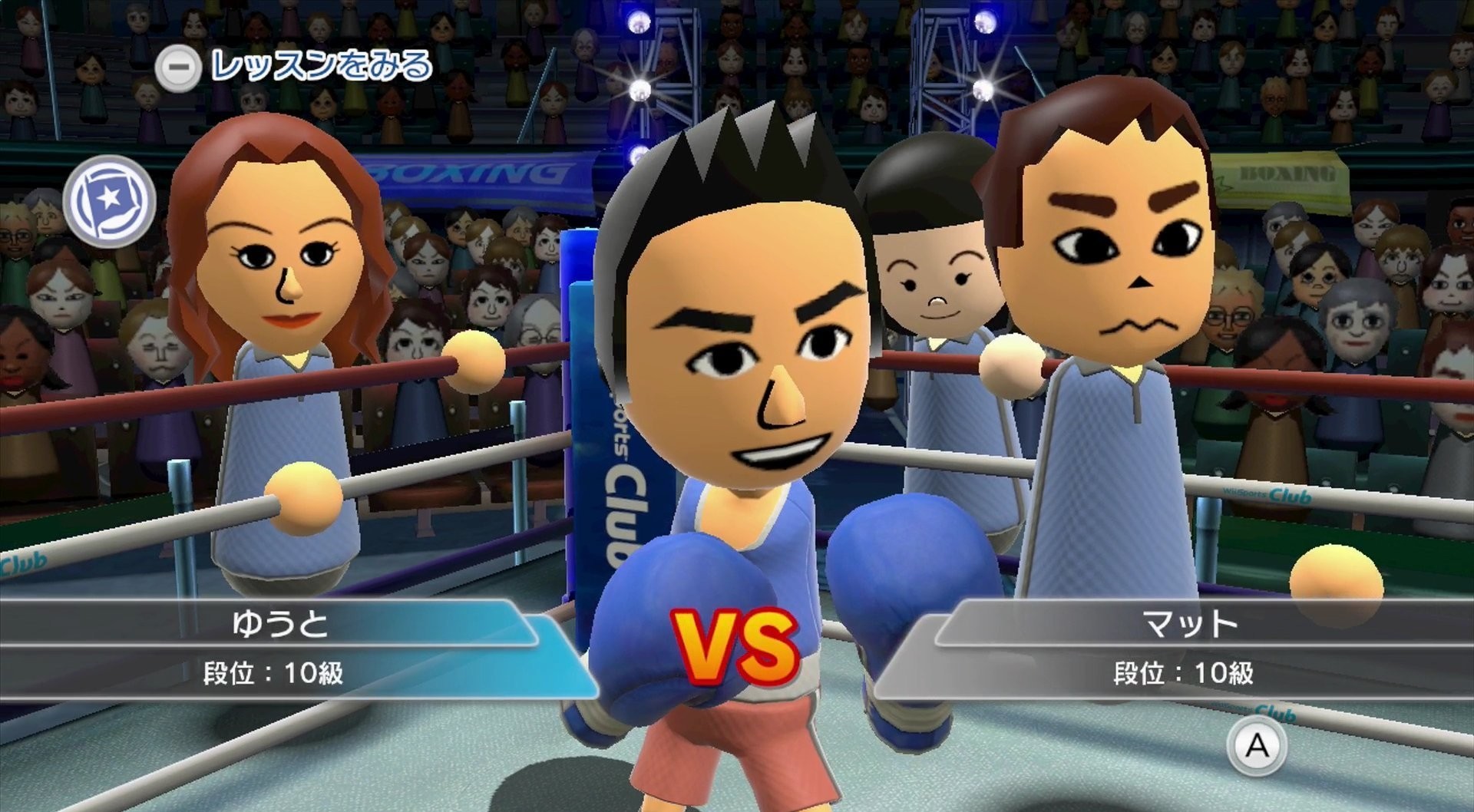
Task: Open レッスンをみる to watch the lesson
Action: tap(292, 65)
